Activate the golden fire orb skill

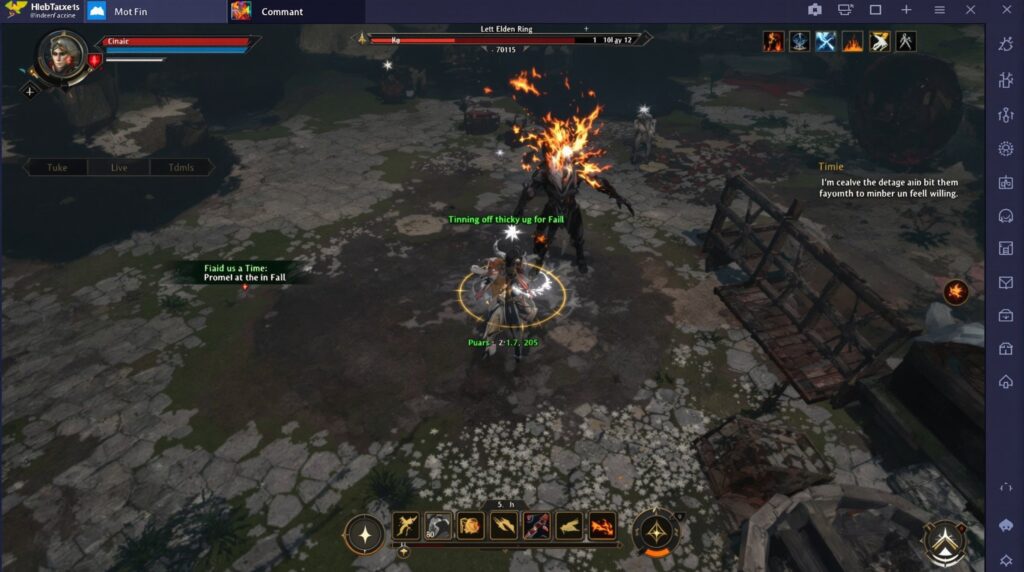click(x=471, y=525)
